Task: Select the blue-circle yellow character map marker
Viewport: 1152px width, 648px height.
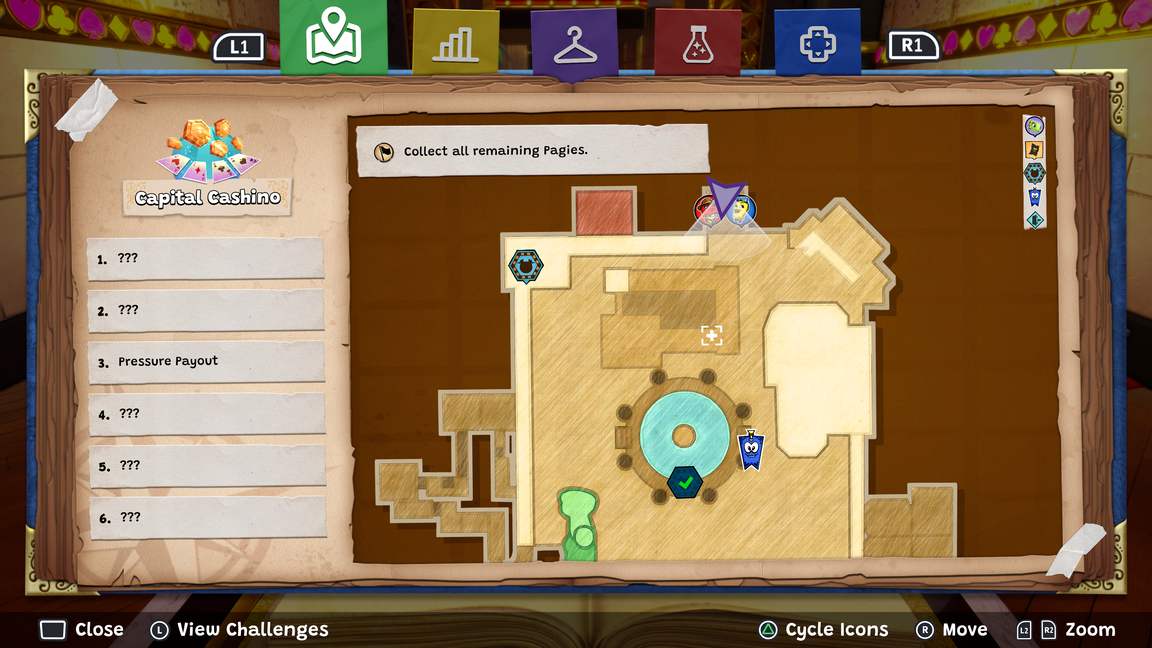Action: [x=742, y=210]
